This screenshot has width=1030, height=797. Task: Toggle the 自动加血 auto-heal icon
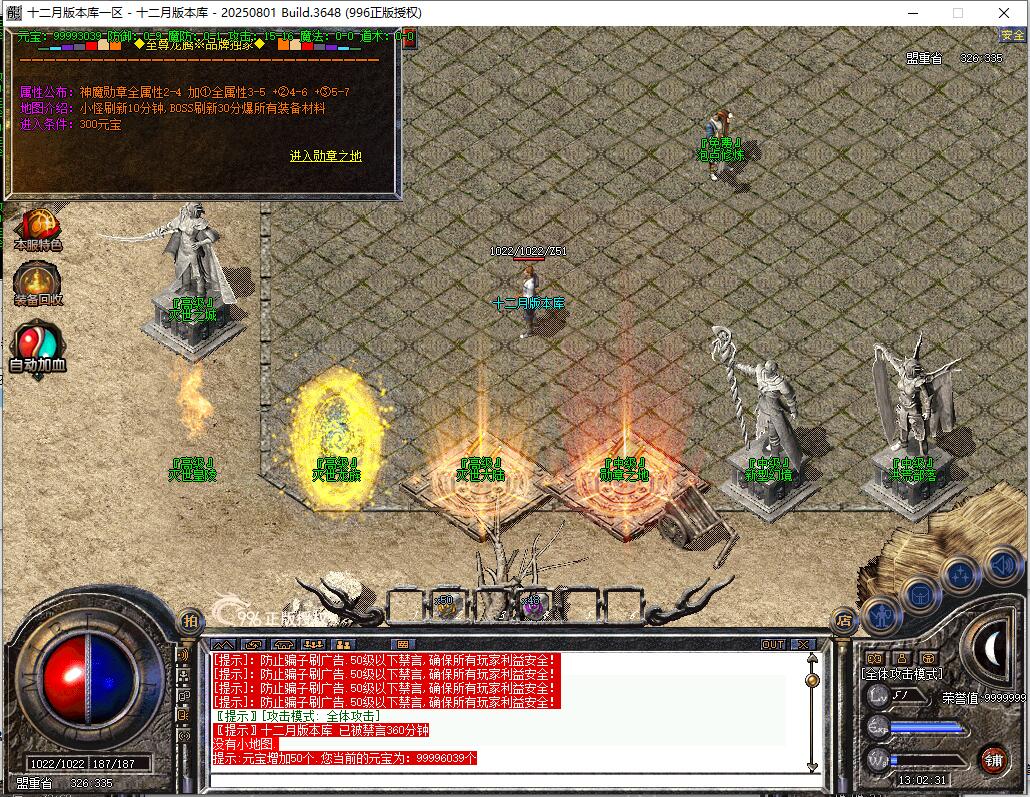coord(38,347)
